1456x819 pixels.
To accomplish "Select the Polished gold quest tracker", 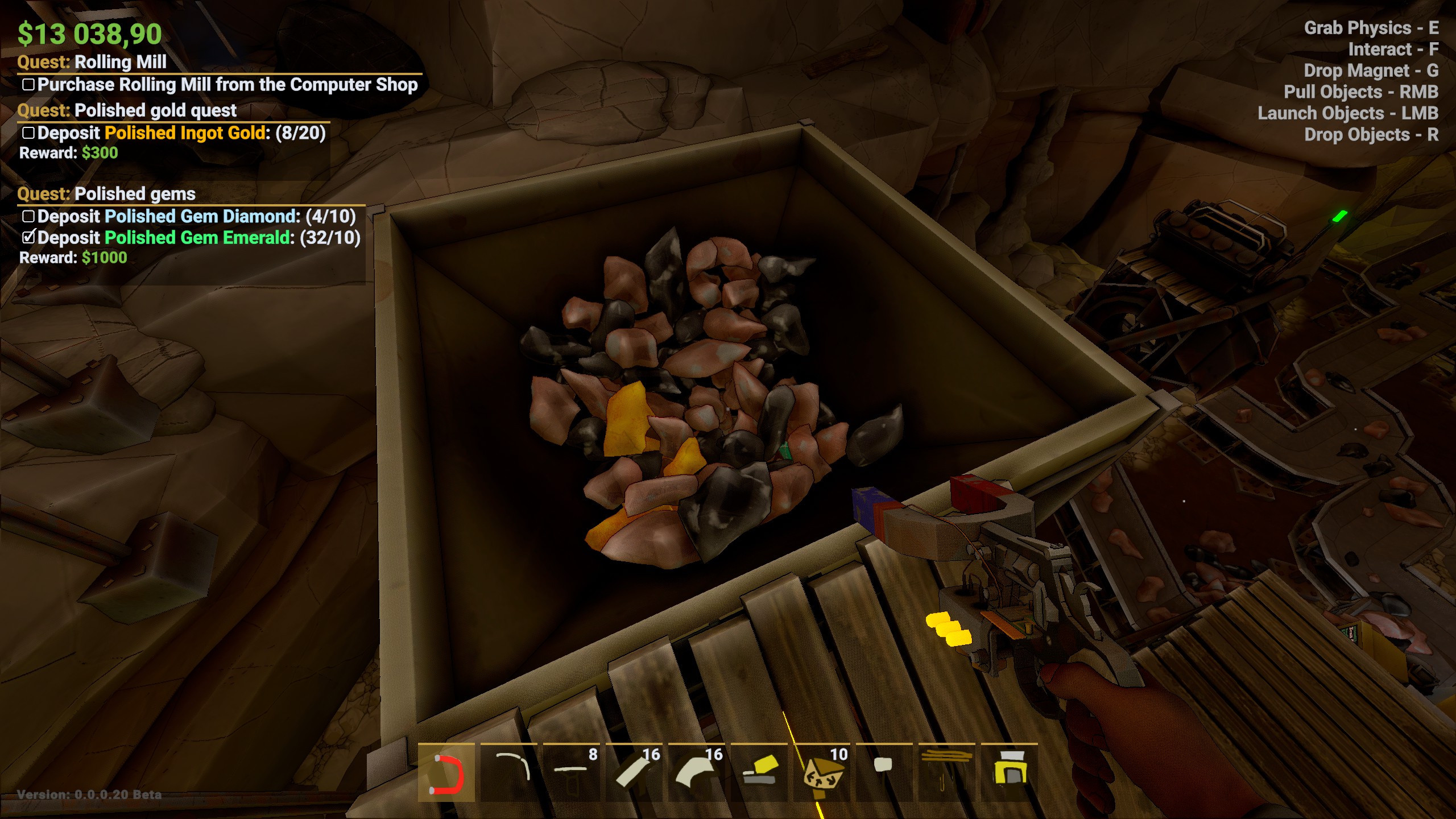I will point(155,110).
